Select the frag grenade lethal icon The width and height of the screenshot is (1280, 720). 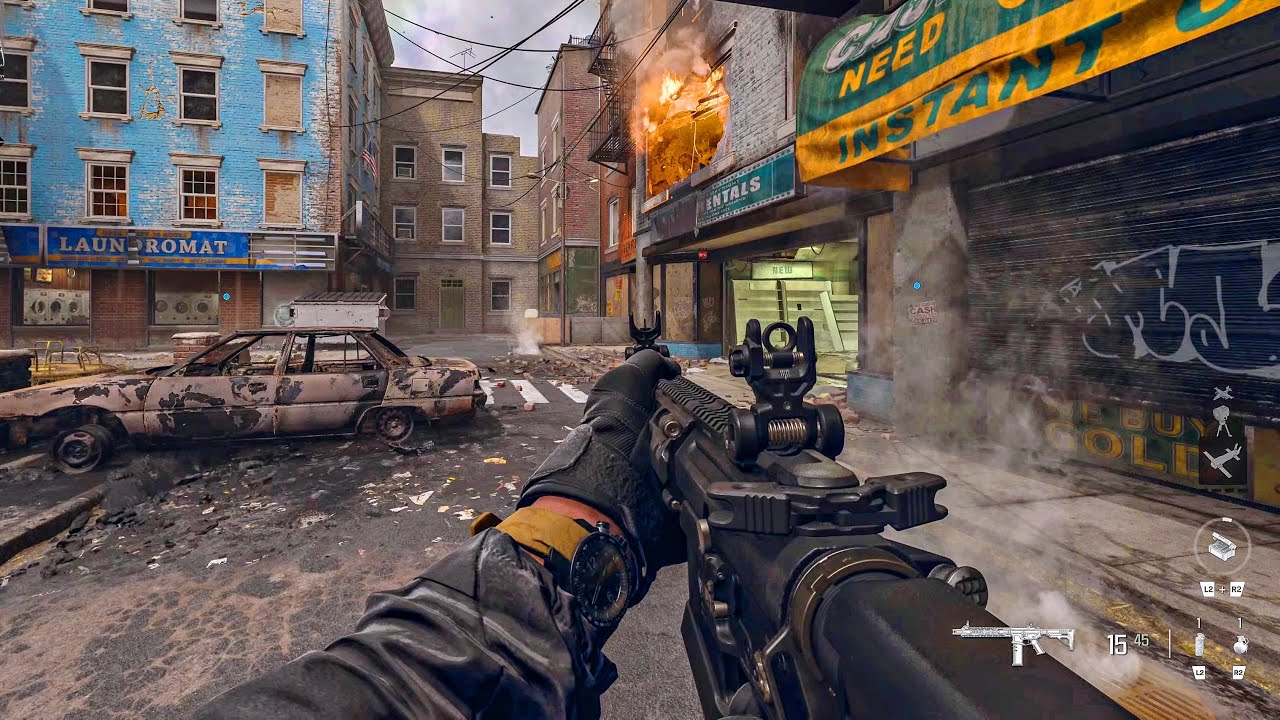click(1240, 644)
